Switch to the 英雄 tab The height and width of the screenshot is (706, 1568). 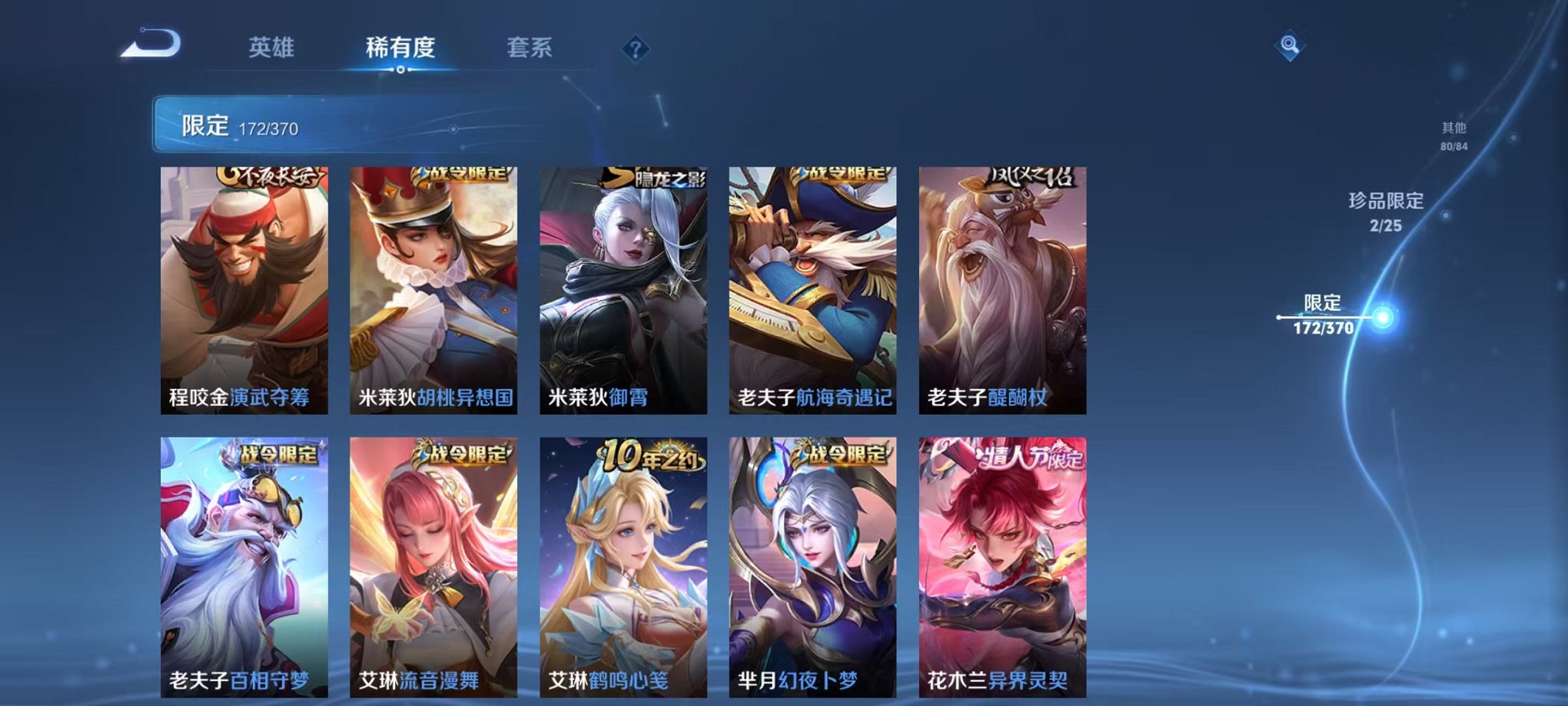(273, 46)
